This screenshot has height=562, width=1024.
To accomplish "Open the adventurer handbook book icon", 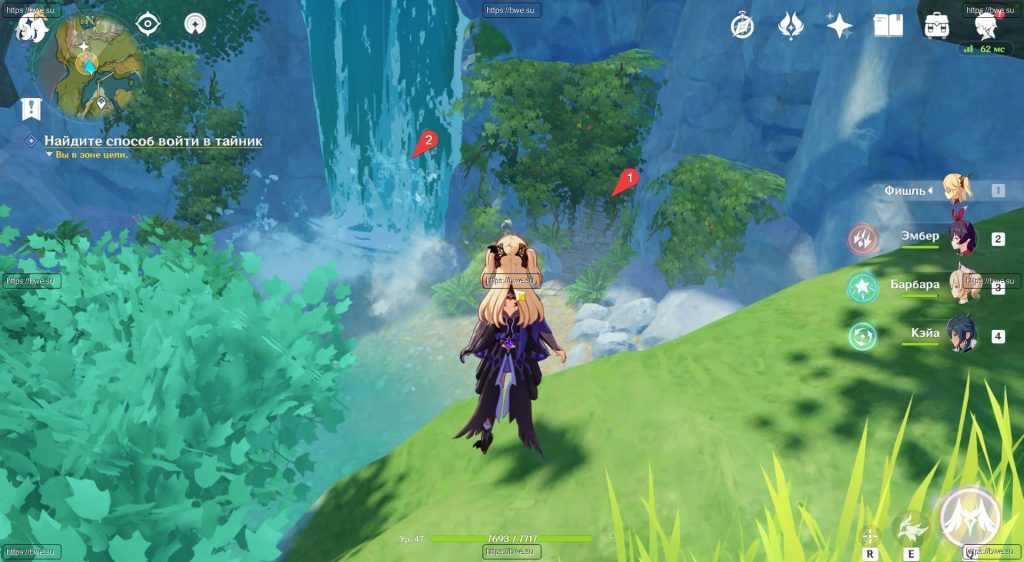I will (x=888, y=25).
